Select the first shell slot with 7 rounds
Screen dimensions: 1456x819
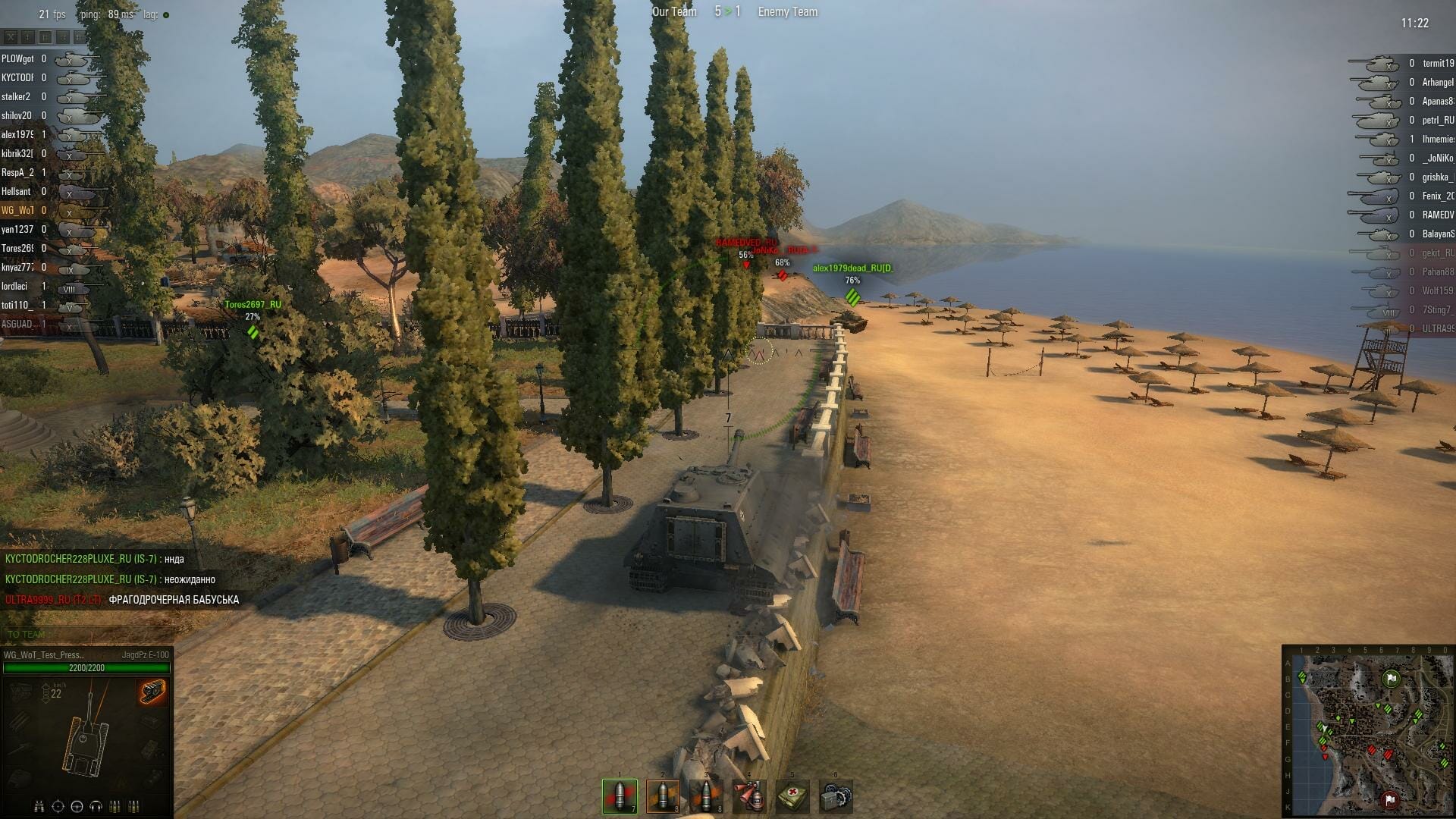(620, 796)
